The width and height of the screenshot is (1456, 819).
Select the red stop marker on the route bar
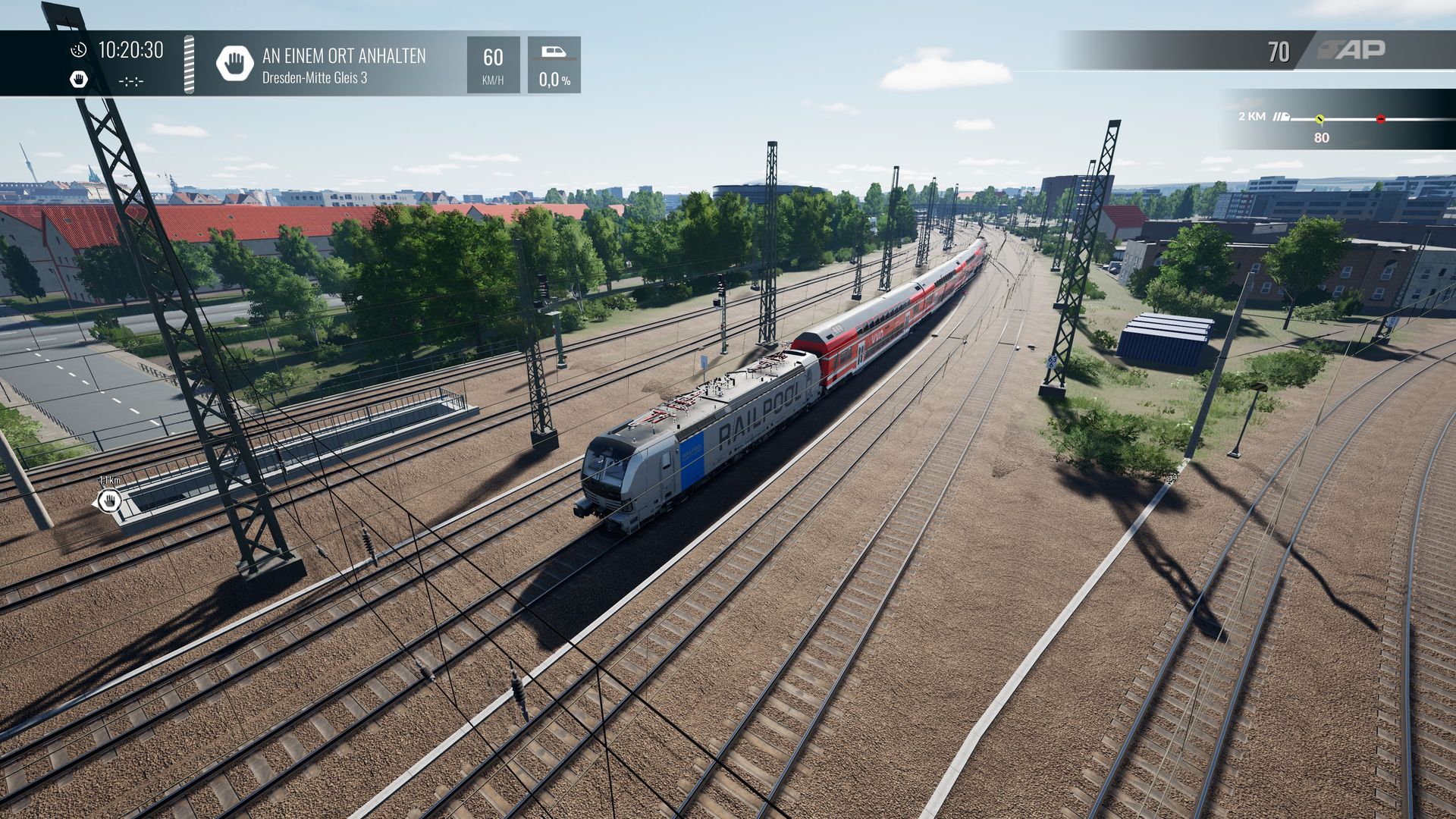(1381, 119)
